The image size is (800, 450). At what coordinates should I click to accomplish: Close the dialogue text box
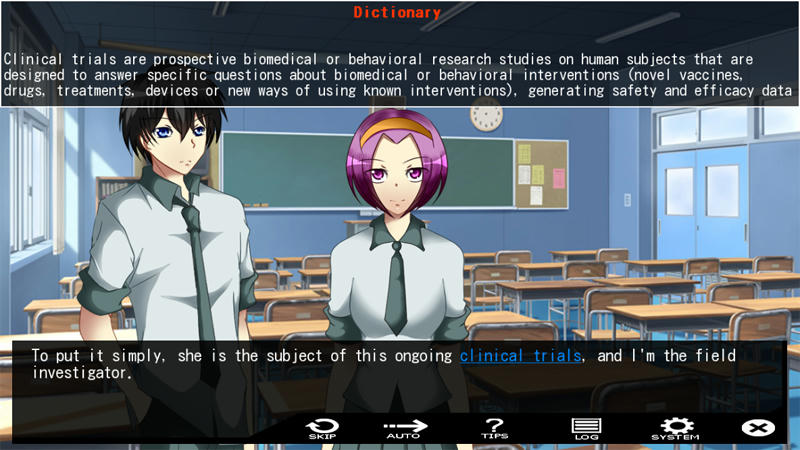pyautogui.click(x=758, y=428)
